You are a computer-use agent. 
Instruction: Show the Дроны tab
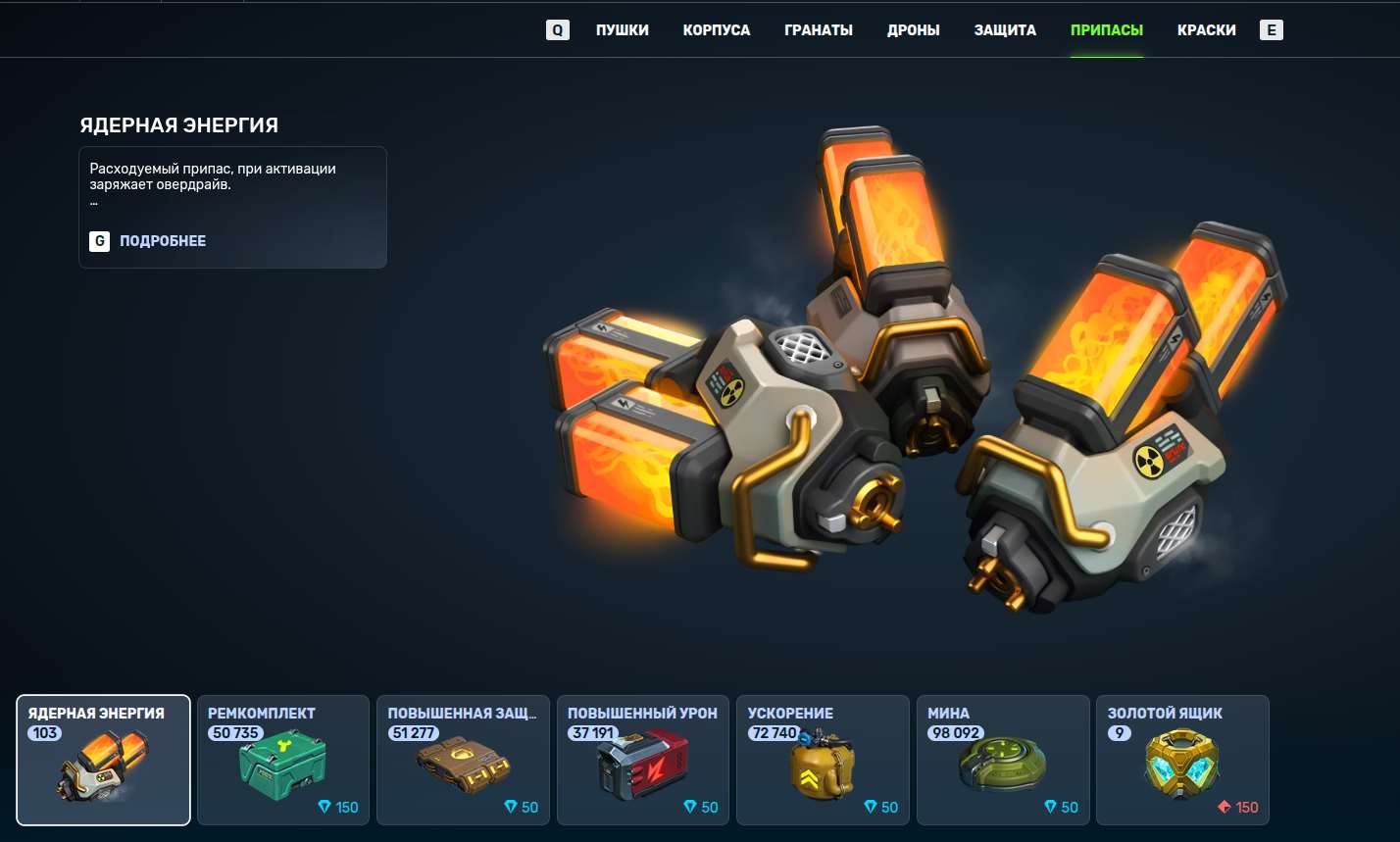point(913,30)
